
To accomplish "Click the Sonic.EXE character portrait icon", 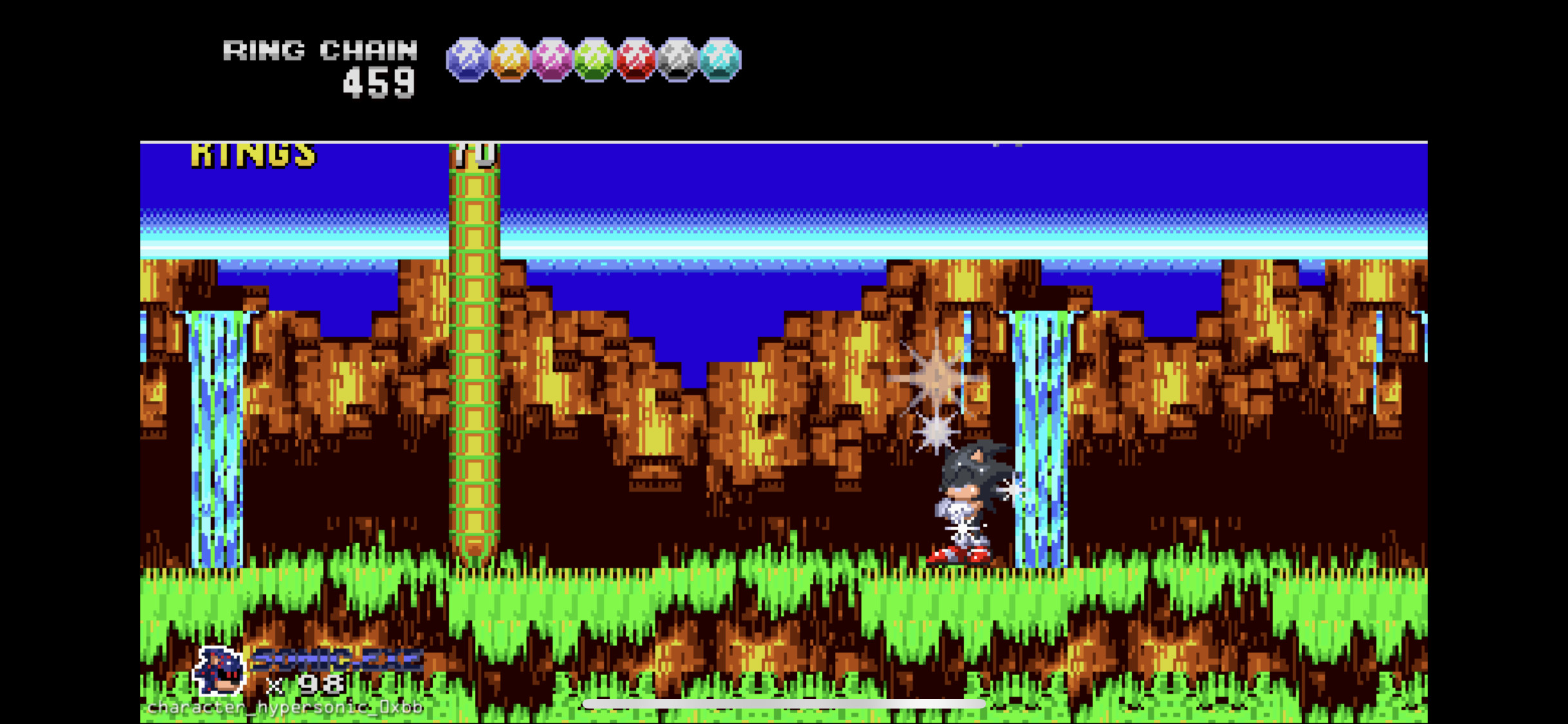I will [219, 669].
